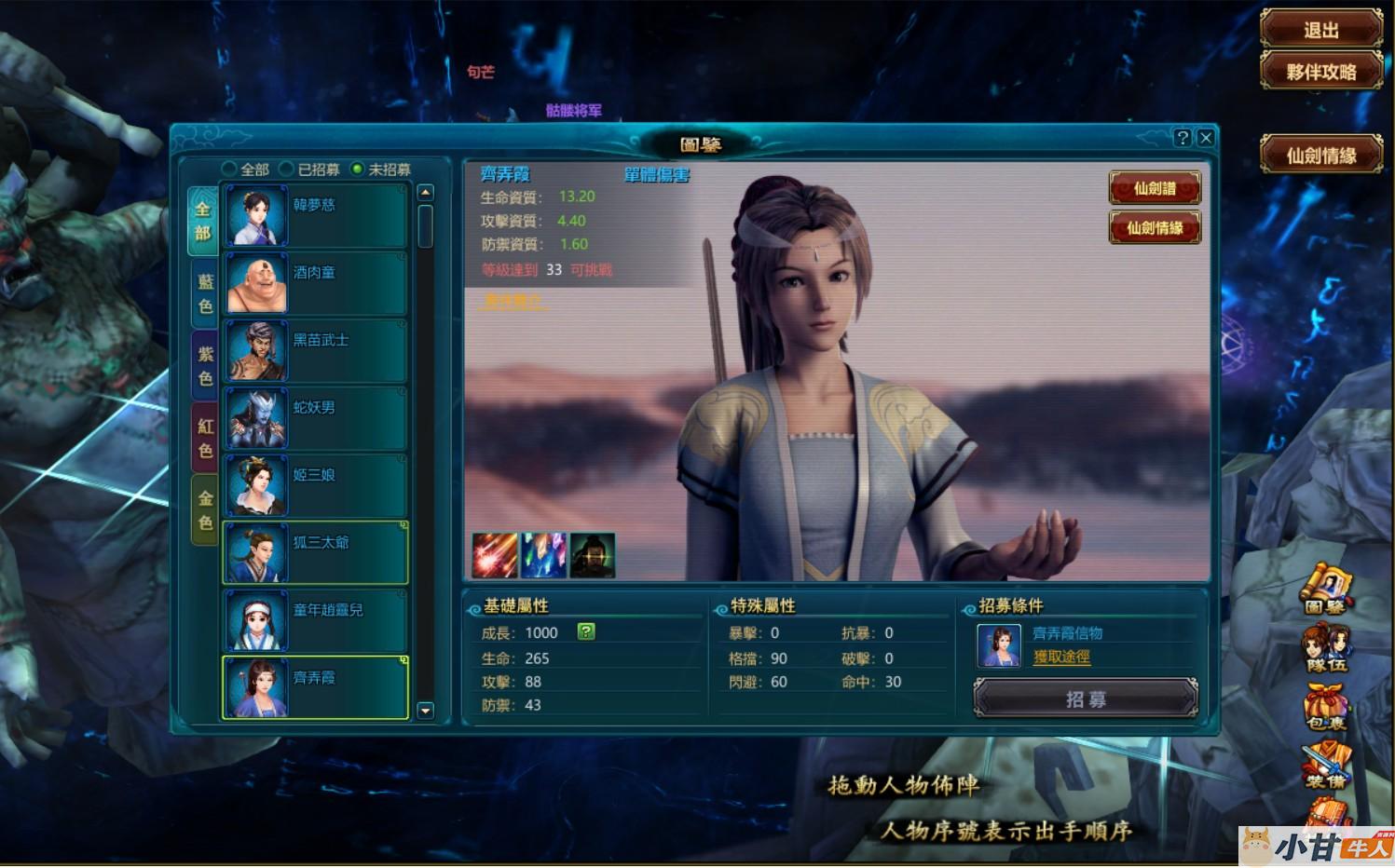Click the list scroll down arrow
1395x868 pixels.
click(426, 711)
